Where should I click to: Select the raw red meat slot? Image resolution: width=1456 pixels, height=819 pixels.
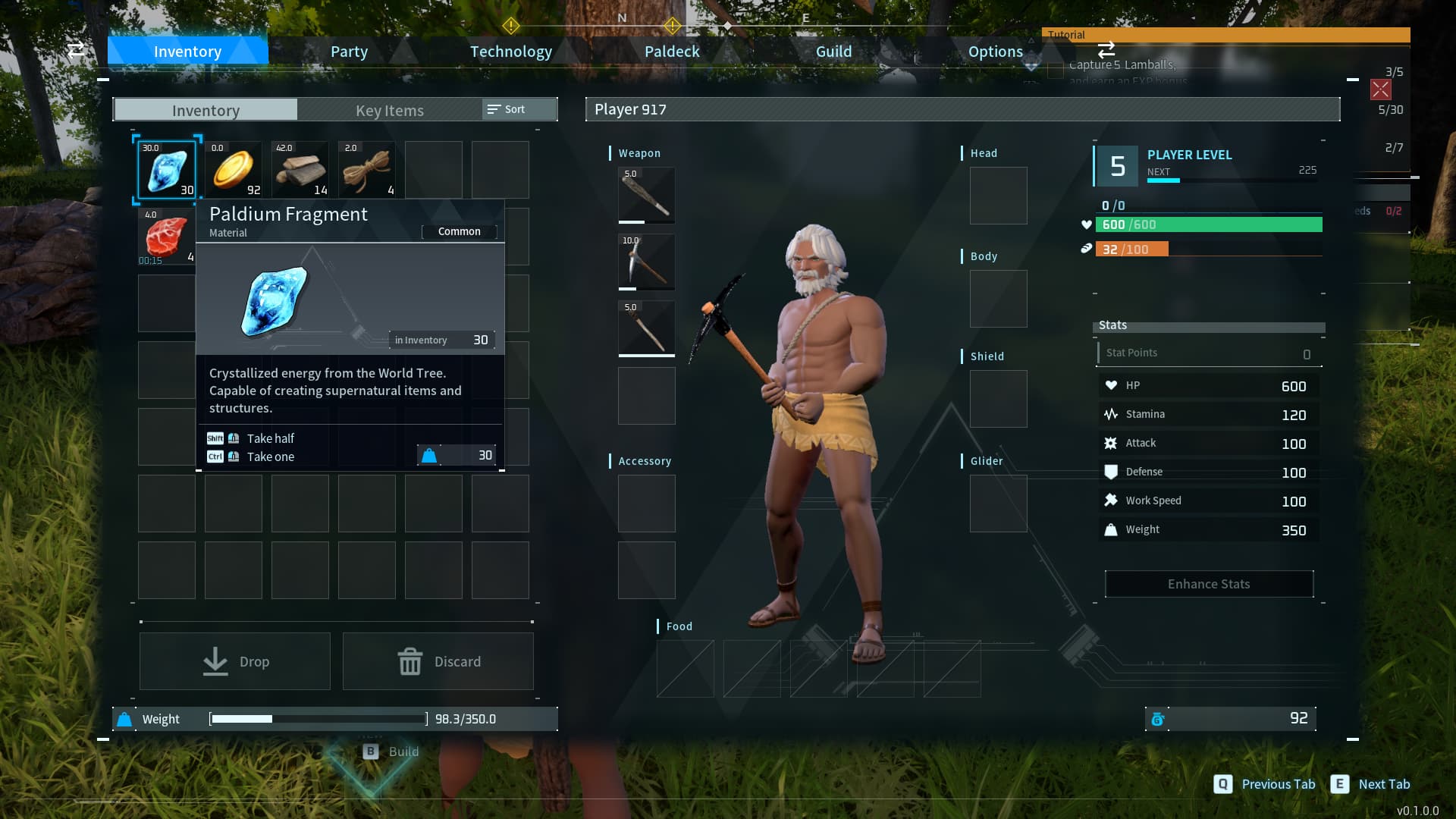point(167,237)
